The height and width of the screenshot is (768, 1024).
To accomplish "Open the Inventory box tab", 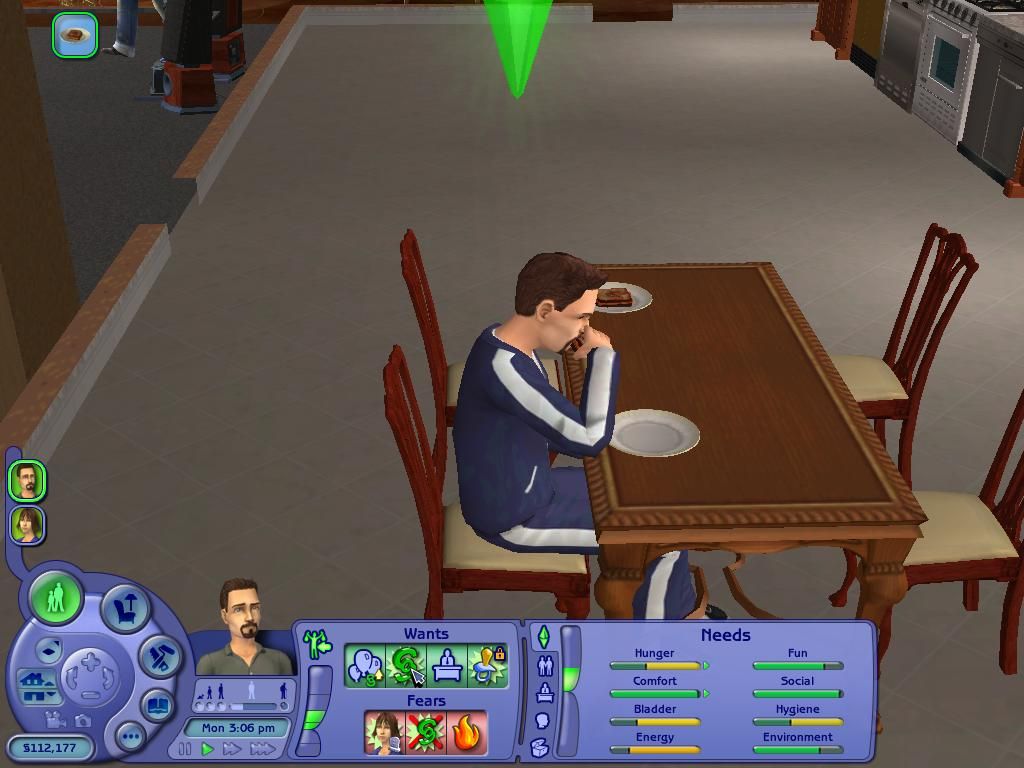I will tap(539, 747).
